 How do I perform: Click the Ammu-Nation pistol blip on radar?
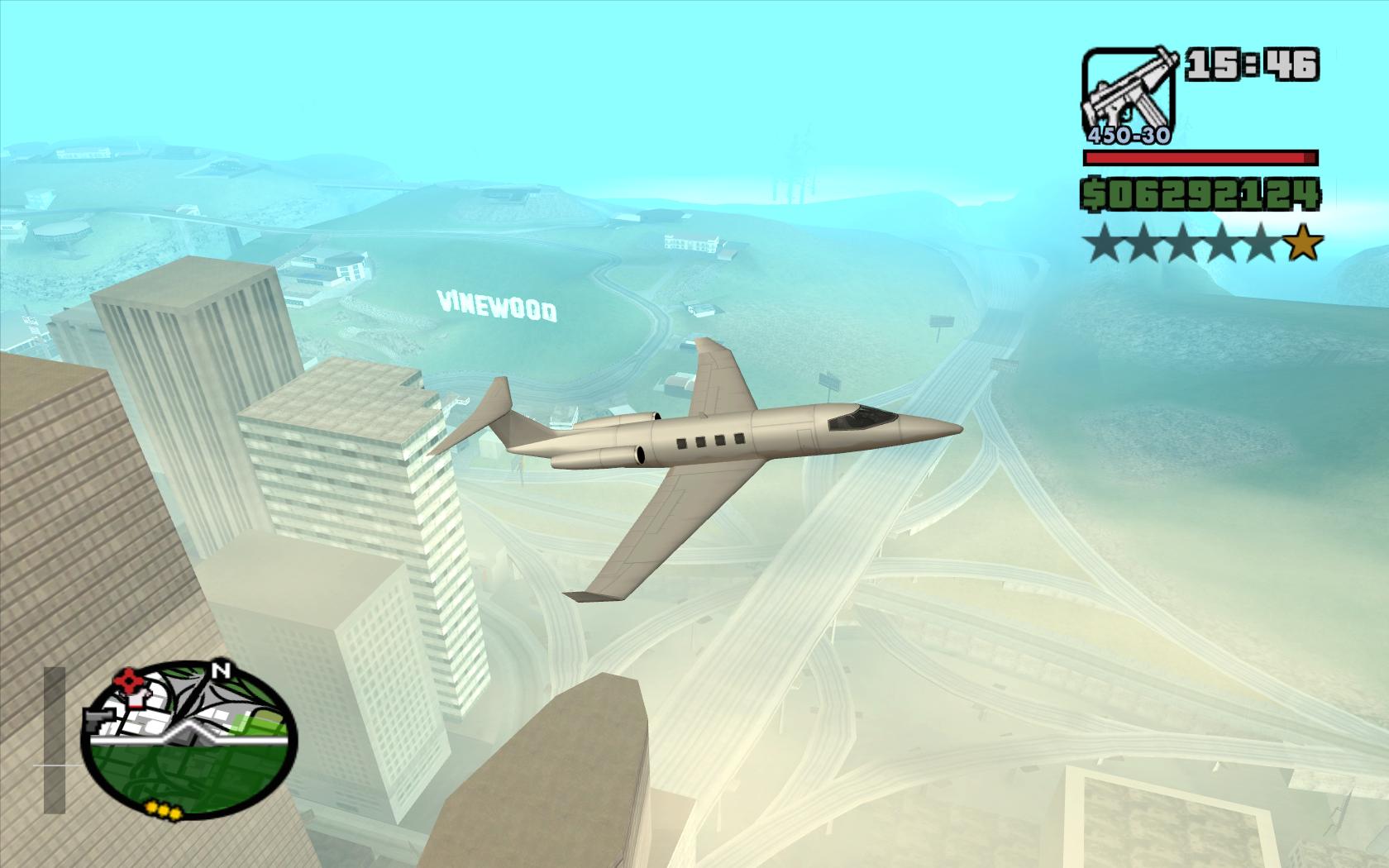(x=98, y=718)
